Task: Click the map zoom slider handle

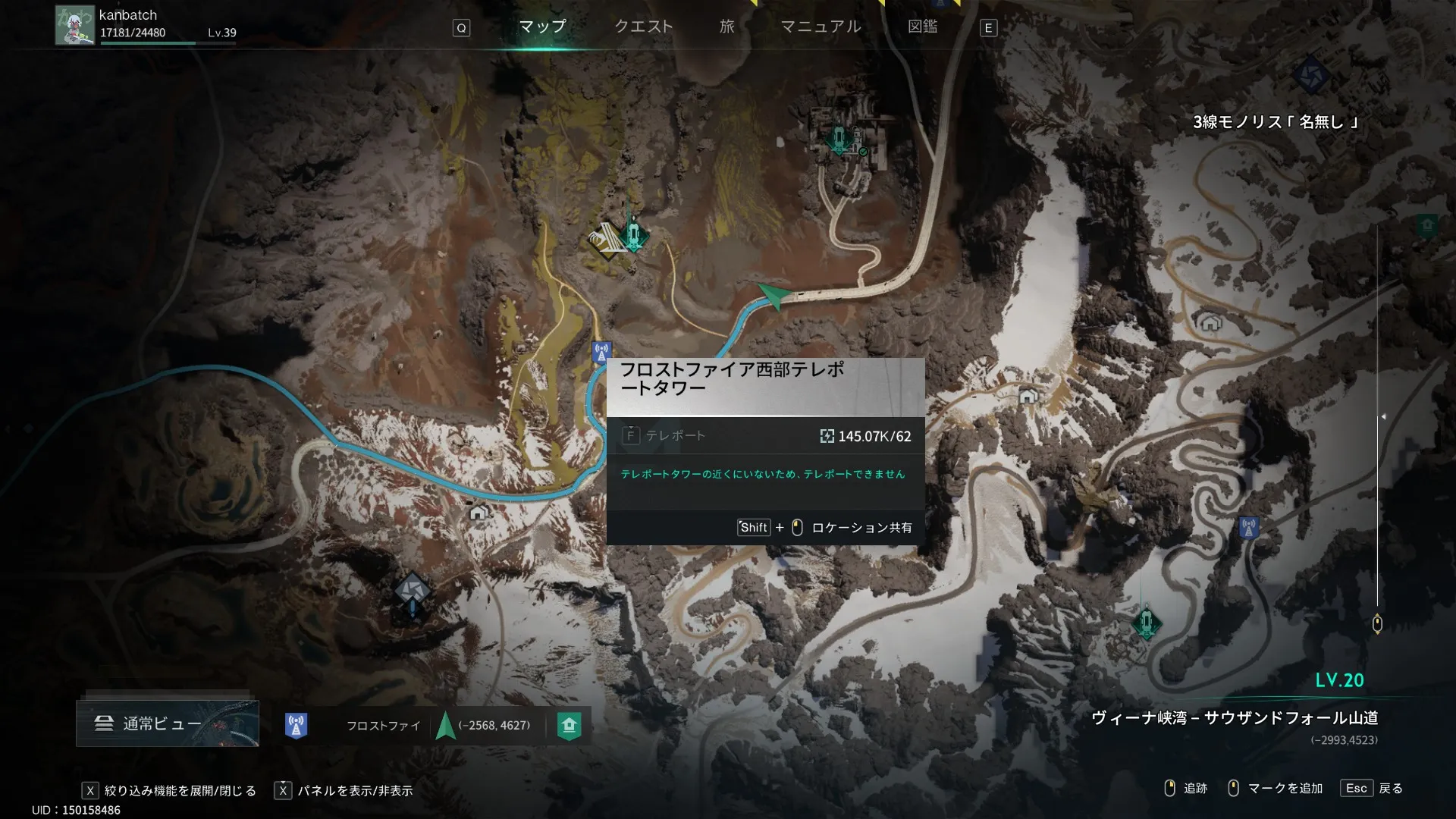Action: pyautogui.click(x=1377, y=624)
